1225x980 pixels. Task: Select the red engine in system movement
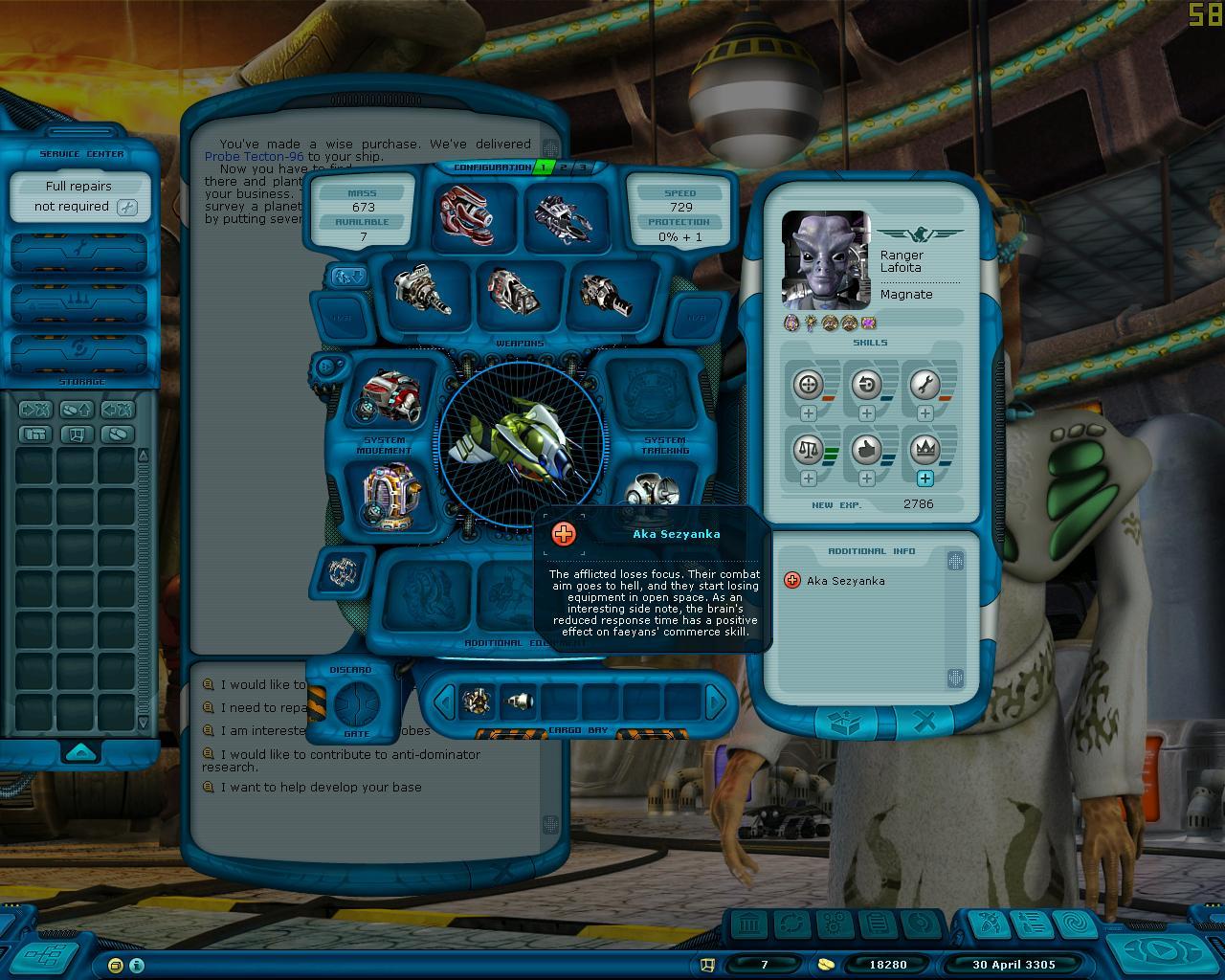tap(390, 394)
